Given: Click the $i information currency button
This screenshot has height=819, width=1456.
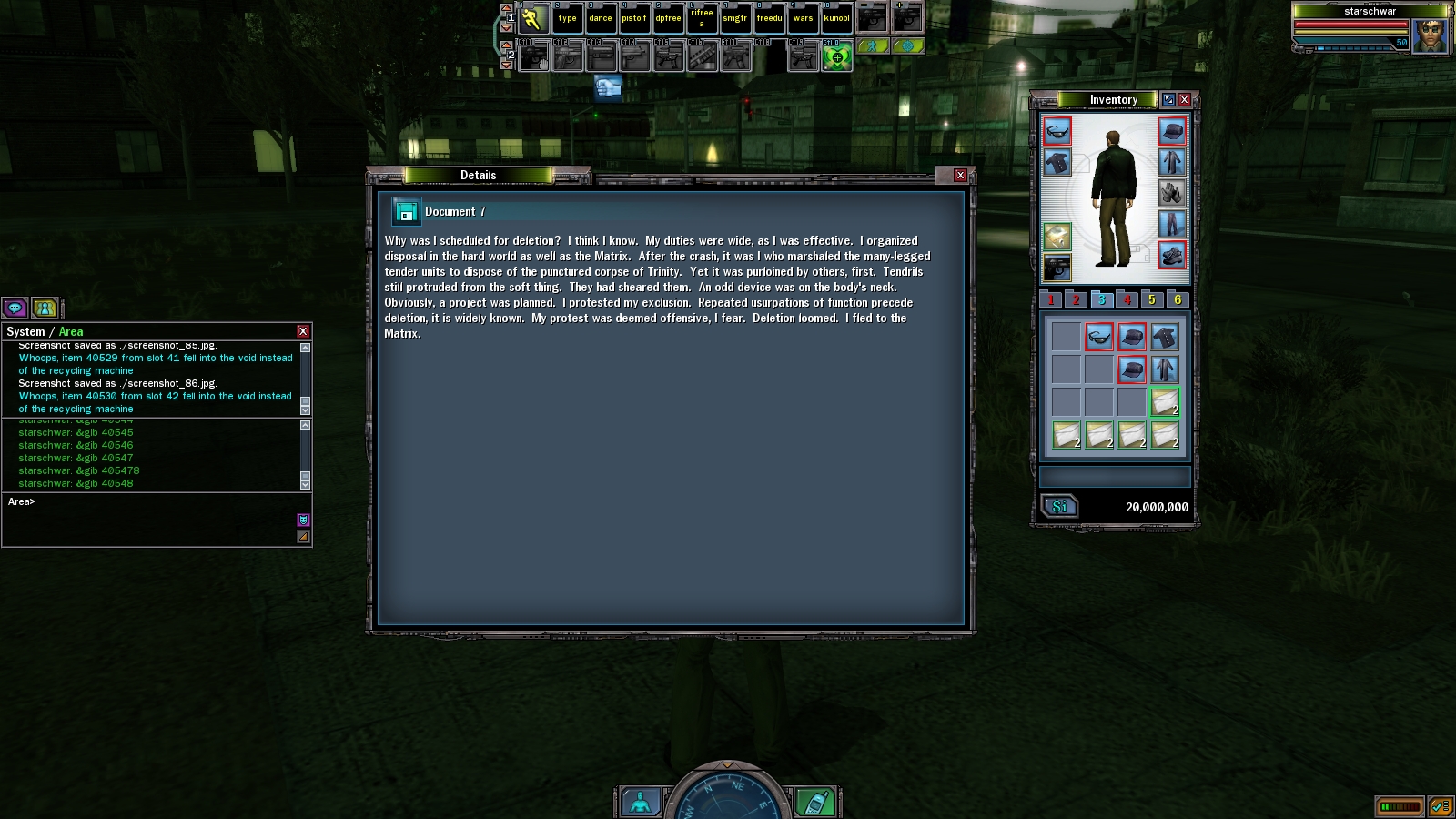Looking at the screenshot, I should click(1059, 507).
